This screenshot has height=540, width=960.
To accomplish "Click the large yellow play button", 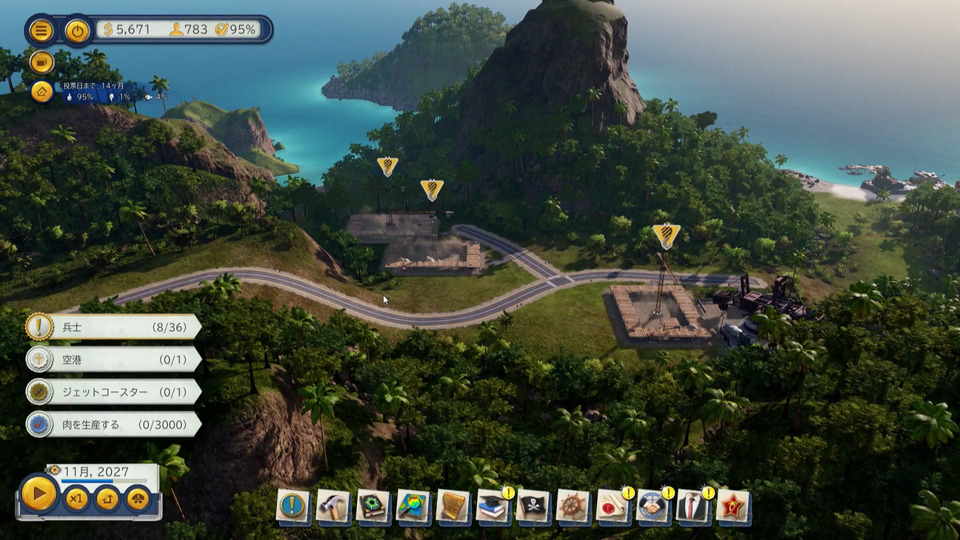I will point(39,494).
